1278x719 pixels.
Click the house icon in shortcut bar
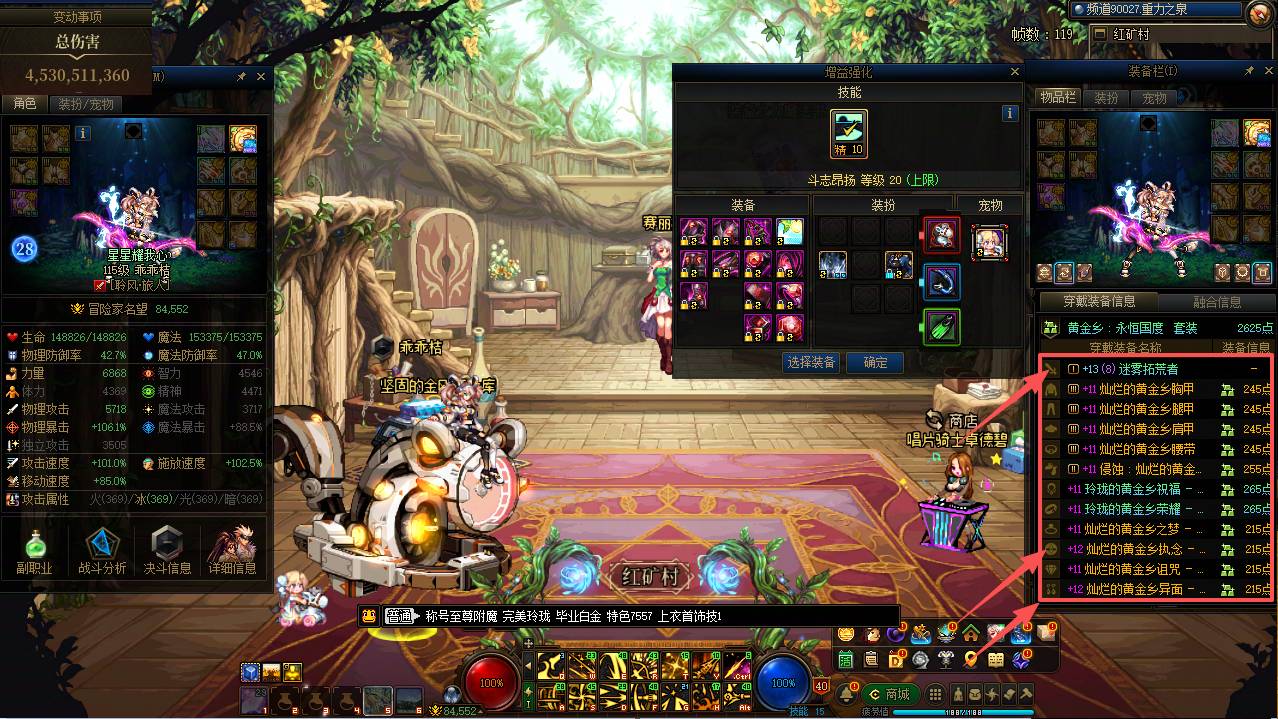tap(970, 633)
